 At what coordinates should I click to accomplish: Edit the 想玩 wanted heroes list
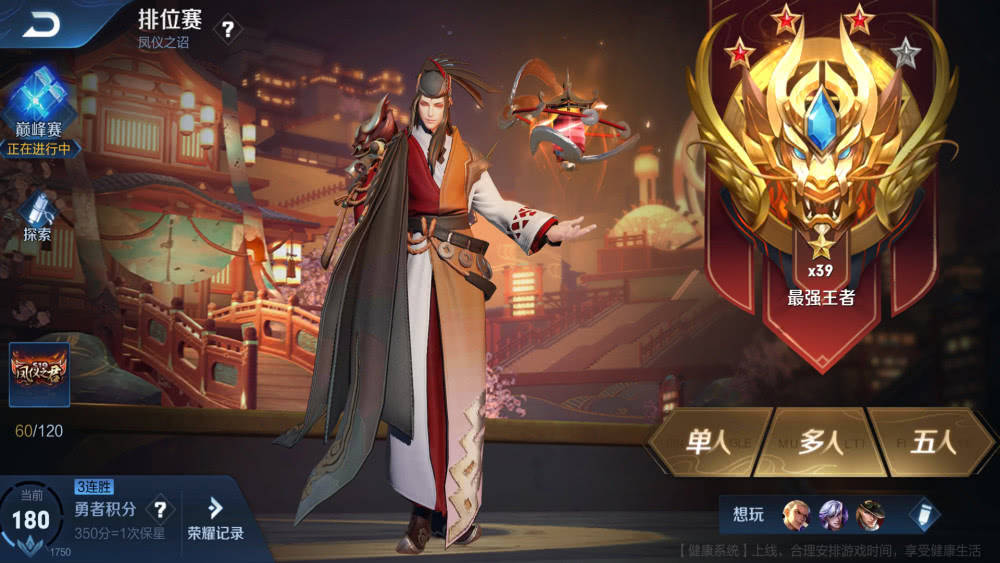click(x=924, y=515)
